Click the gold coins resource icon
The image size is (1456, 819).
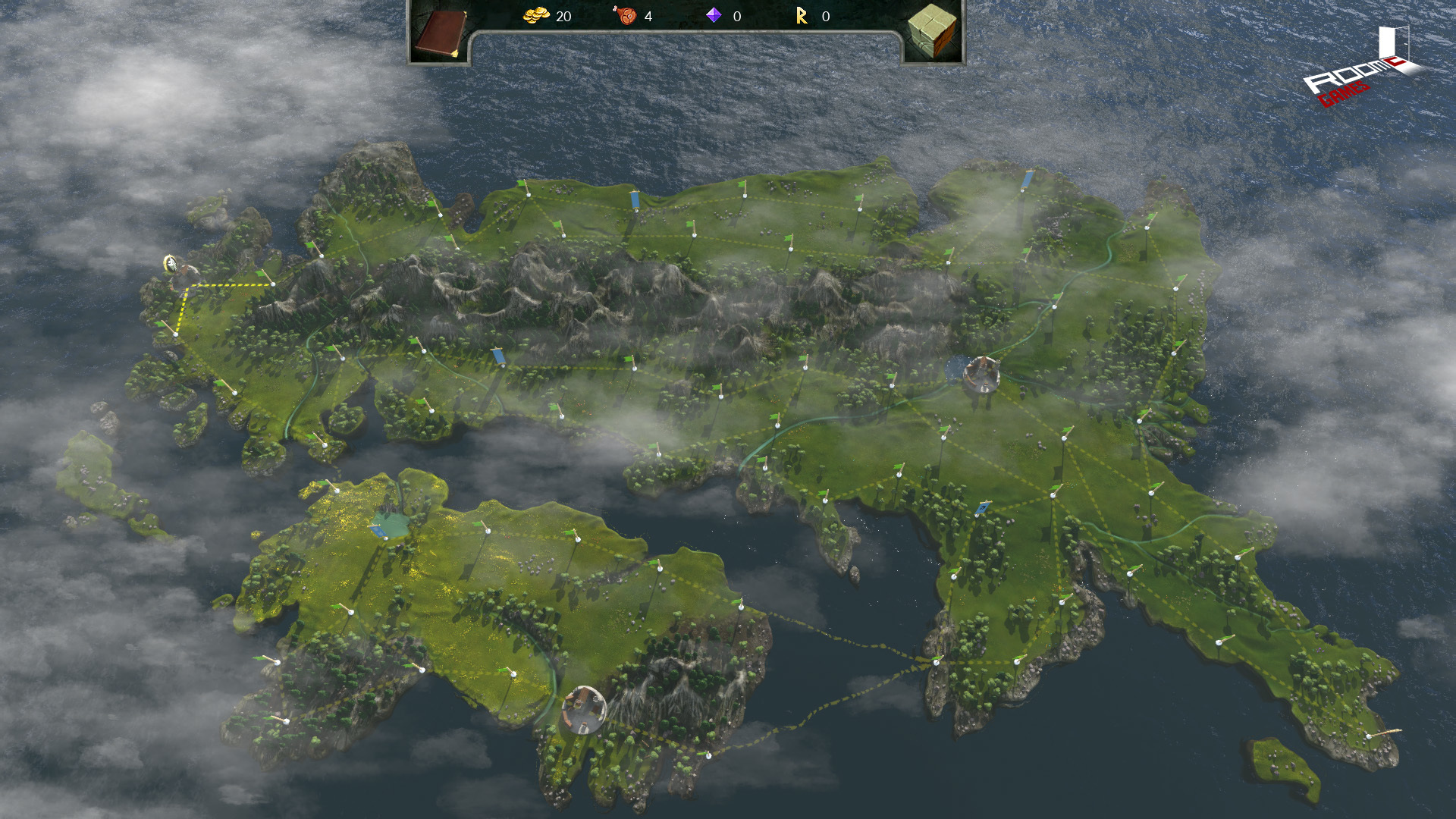coord(535,17)
